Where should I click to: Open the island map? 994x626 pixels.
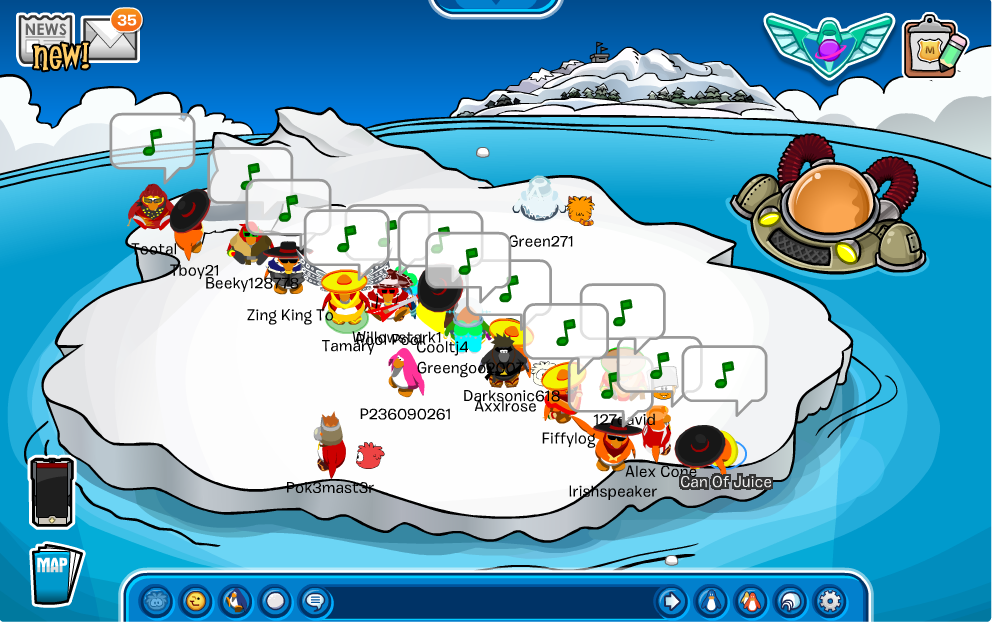[x=55, y=572]
